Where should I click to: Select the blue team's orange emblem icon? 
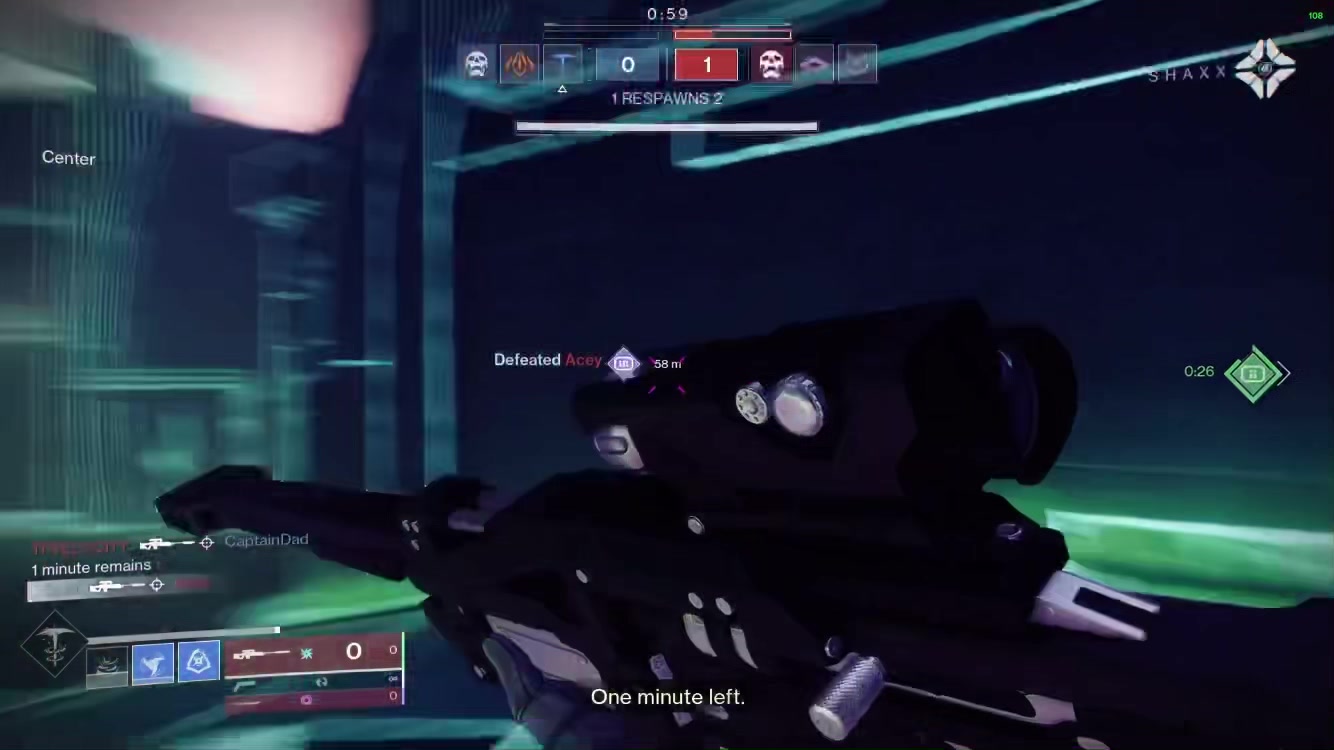click(519, 65)
